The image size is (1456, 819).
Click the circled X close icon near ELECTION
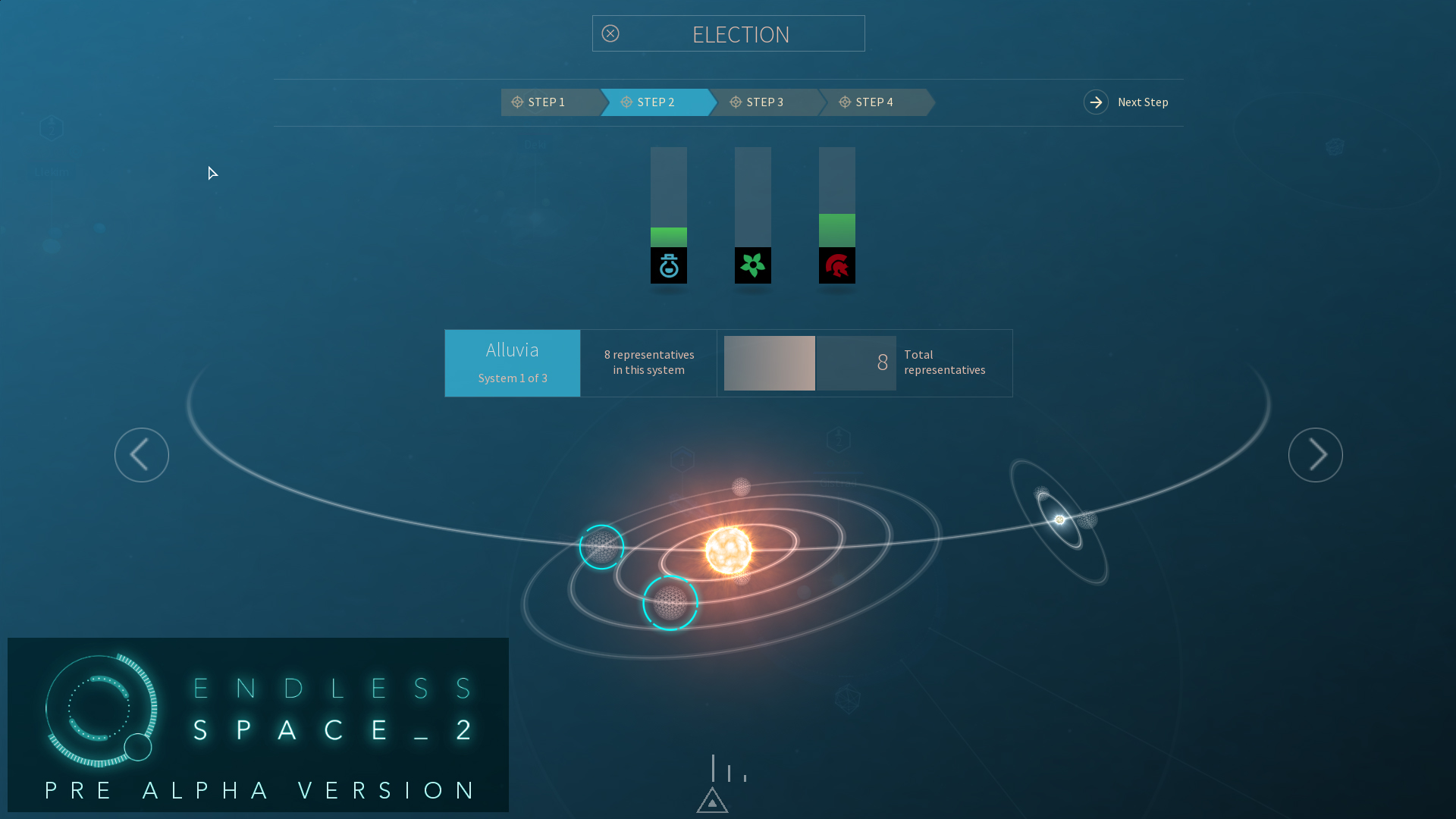[x=611, y=33]
